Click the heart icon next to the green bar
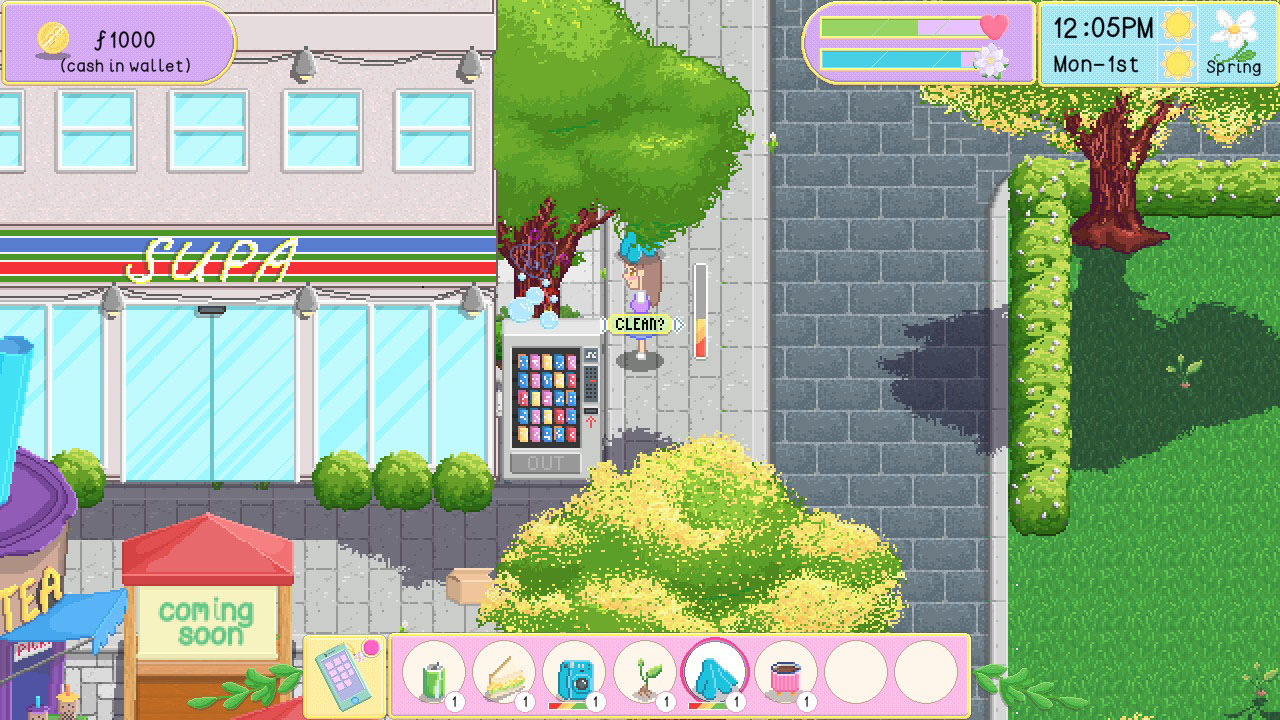Screen dimensions: 1280x720 995,29
